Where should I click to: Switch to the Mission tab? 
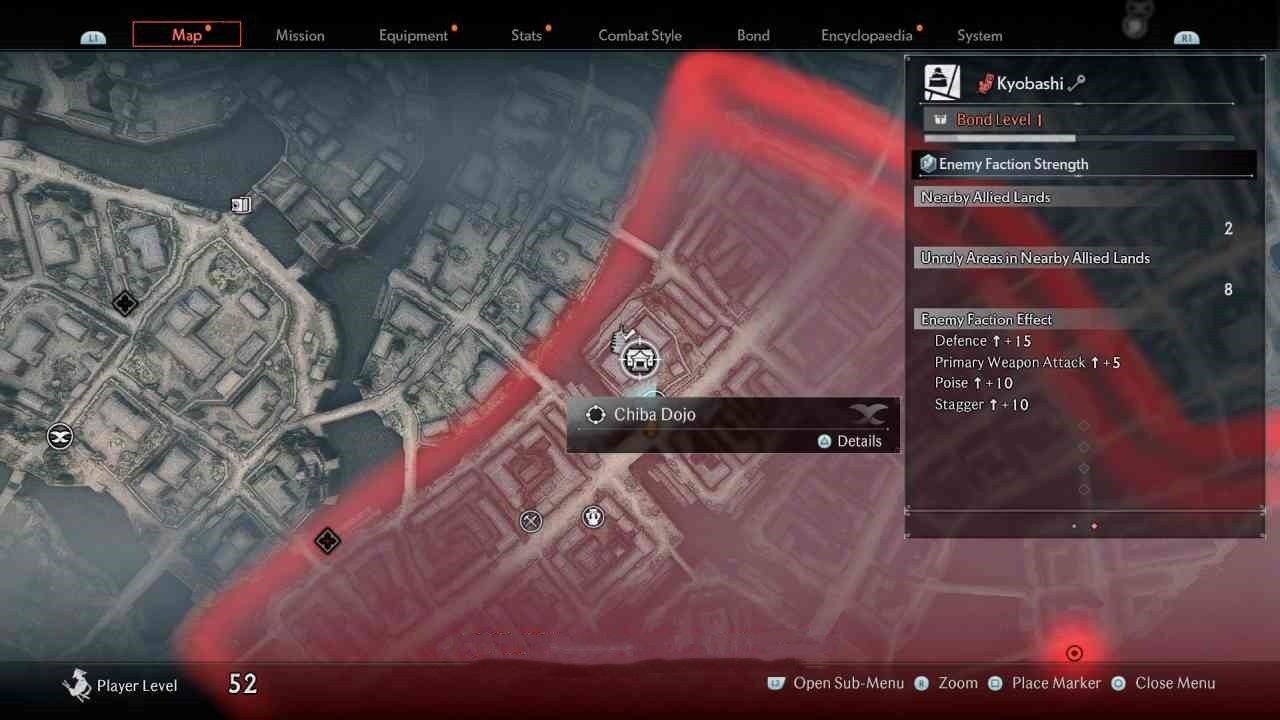click(300, 35)
